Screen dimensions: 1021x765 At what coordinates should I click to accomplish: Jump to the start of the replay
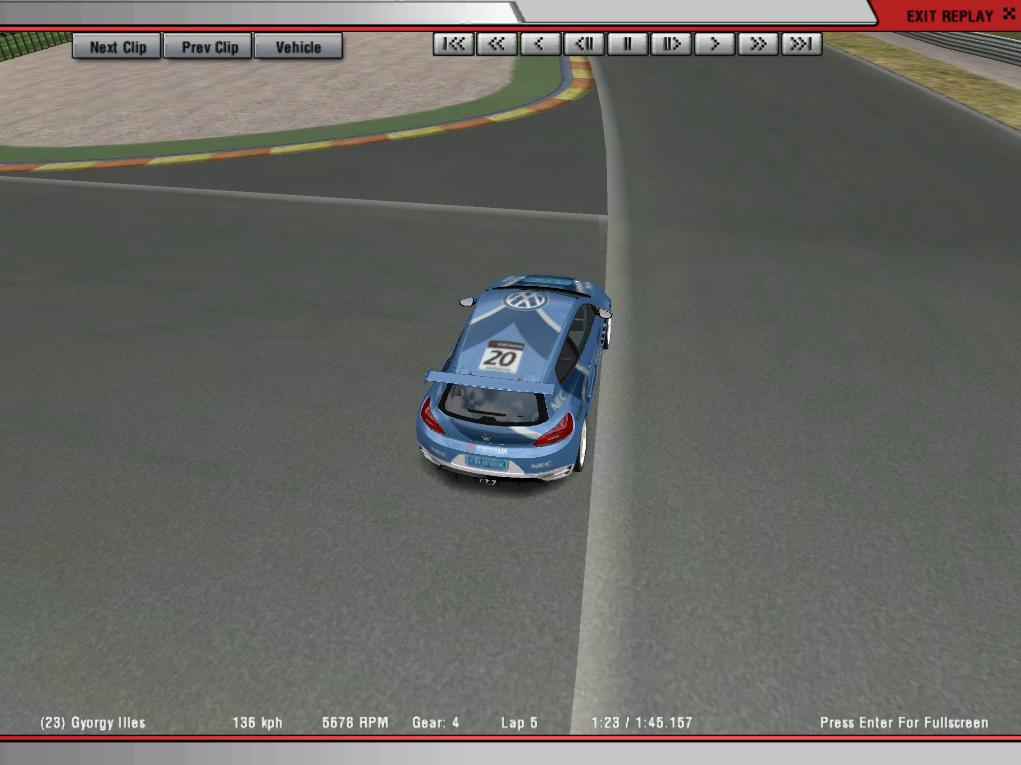[453, 44]
